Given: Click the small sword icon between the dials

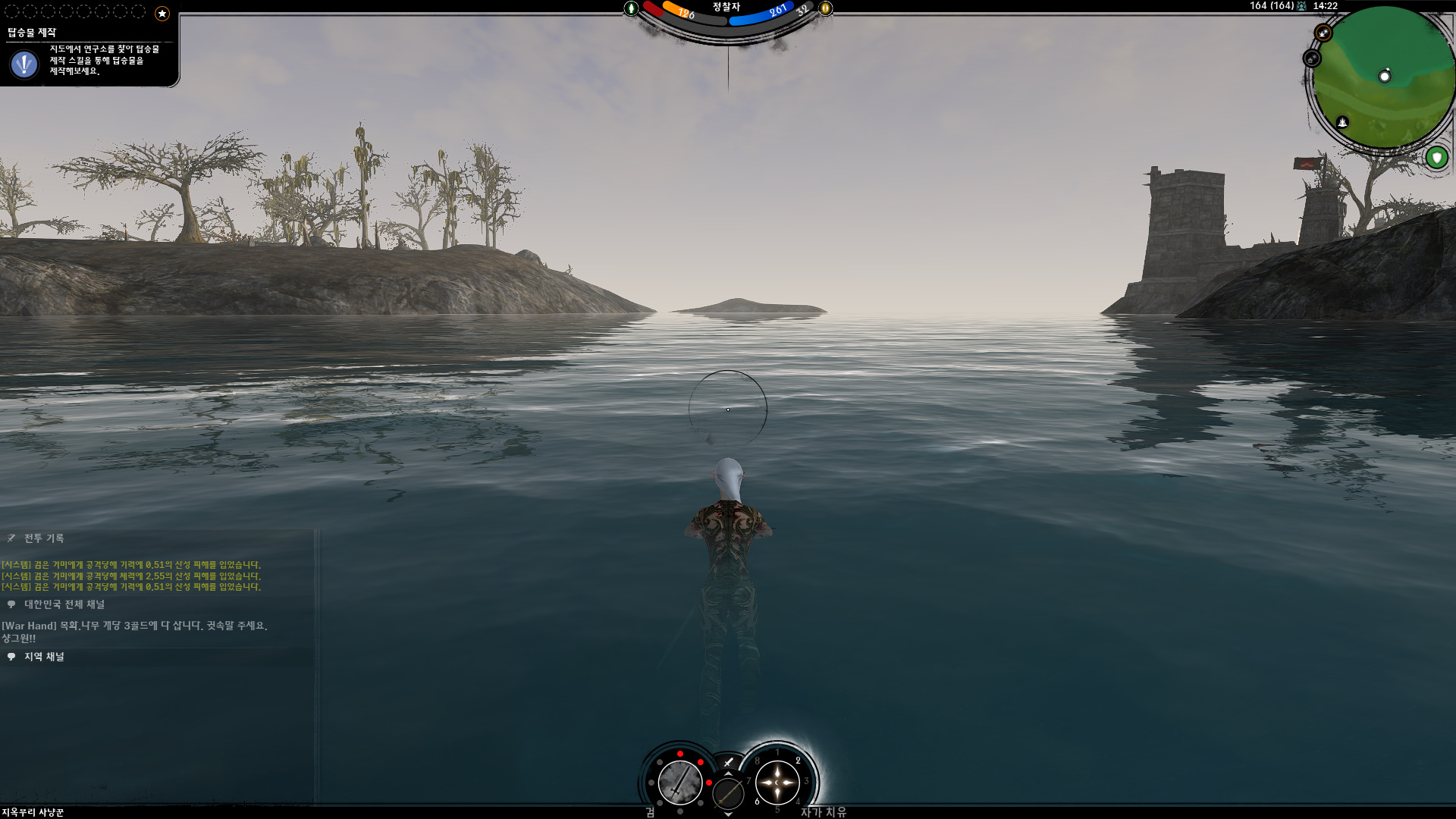Looking at the screenshot, I should click(728, 762).
